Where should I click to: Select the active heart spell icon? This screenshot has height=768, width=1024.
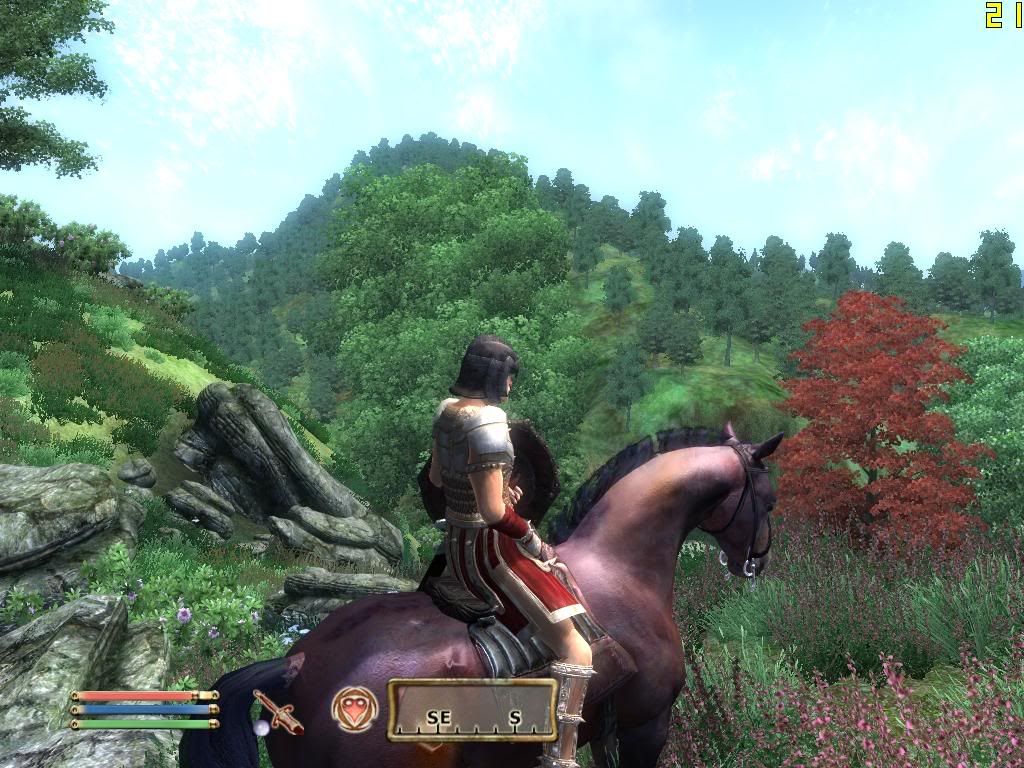pos(355,709)
